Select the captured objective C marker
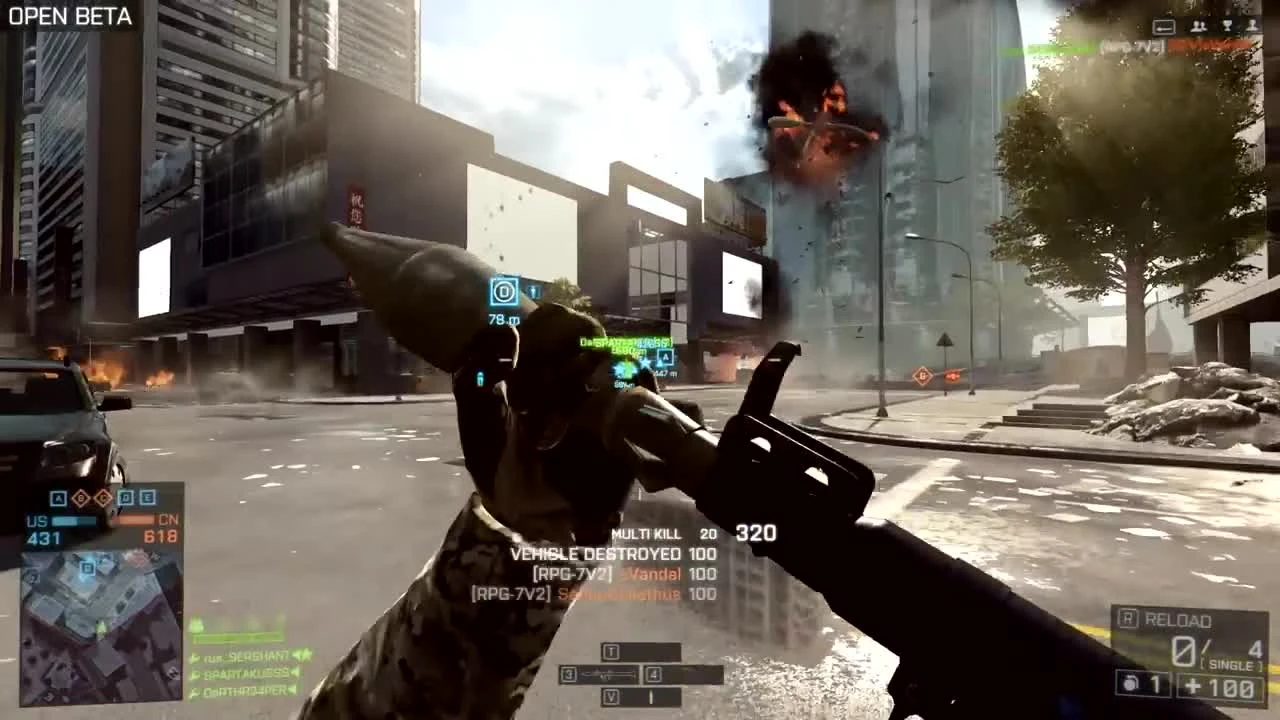Screen dimensions: 1280x720 (103, 498)
